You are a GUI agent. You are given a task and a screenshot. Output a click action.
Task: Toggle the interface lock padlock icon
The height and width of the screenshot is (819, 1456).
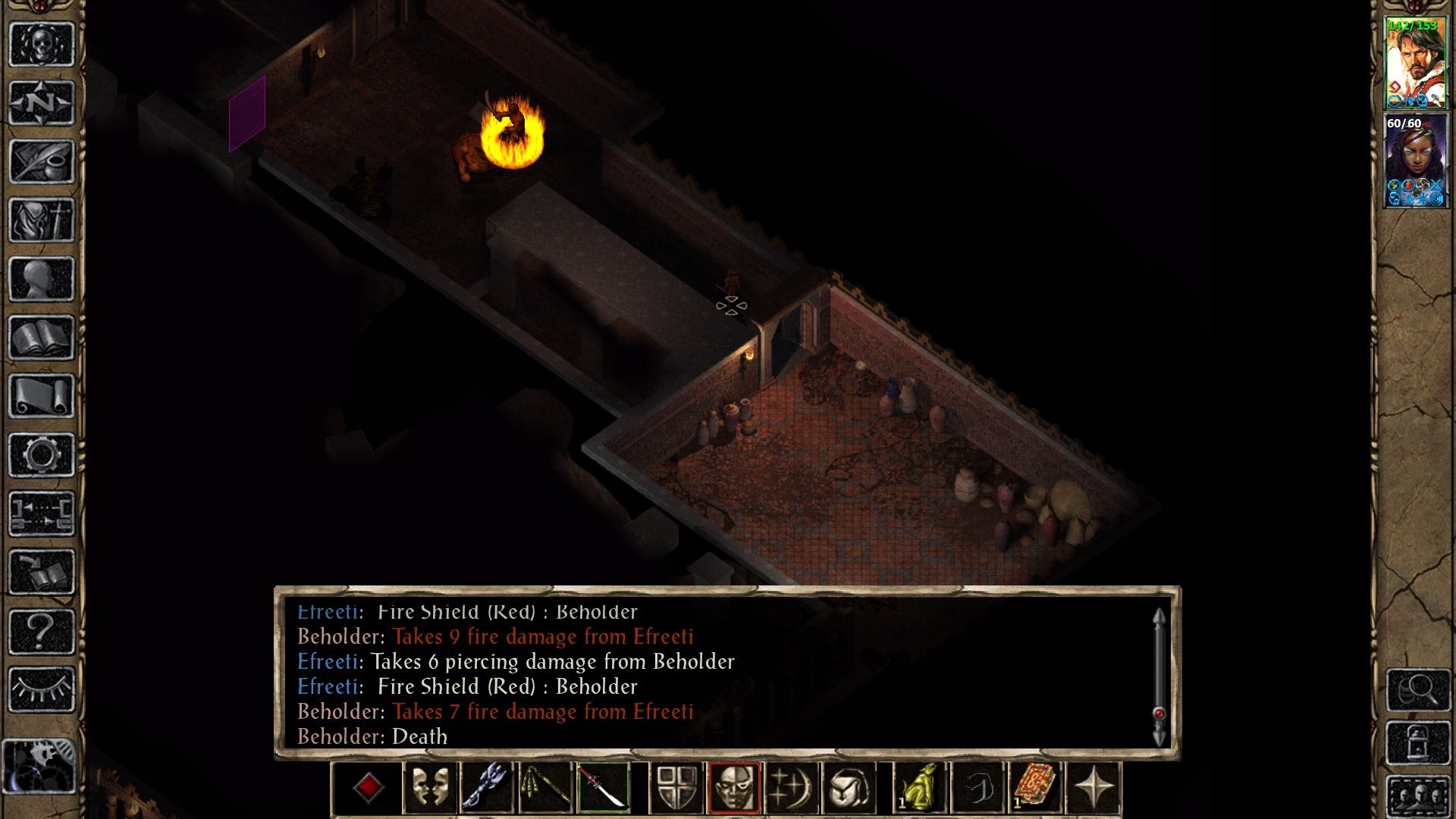[1417, 742]
